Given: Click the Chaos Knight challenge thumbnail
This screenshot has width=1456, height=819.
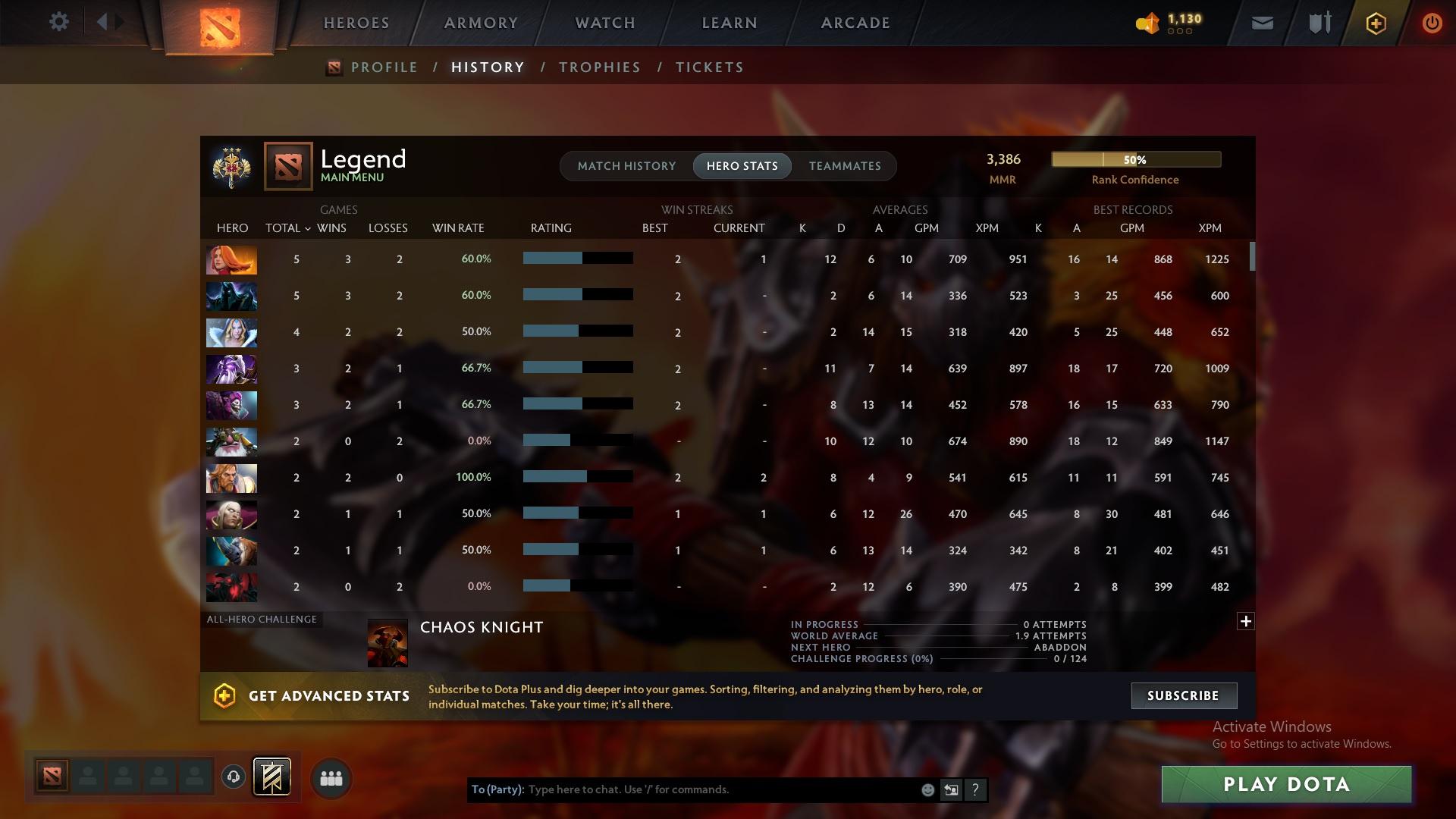Looking at the screenshot, I should [x=388, y=642].
